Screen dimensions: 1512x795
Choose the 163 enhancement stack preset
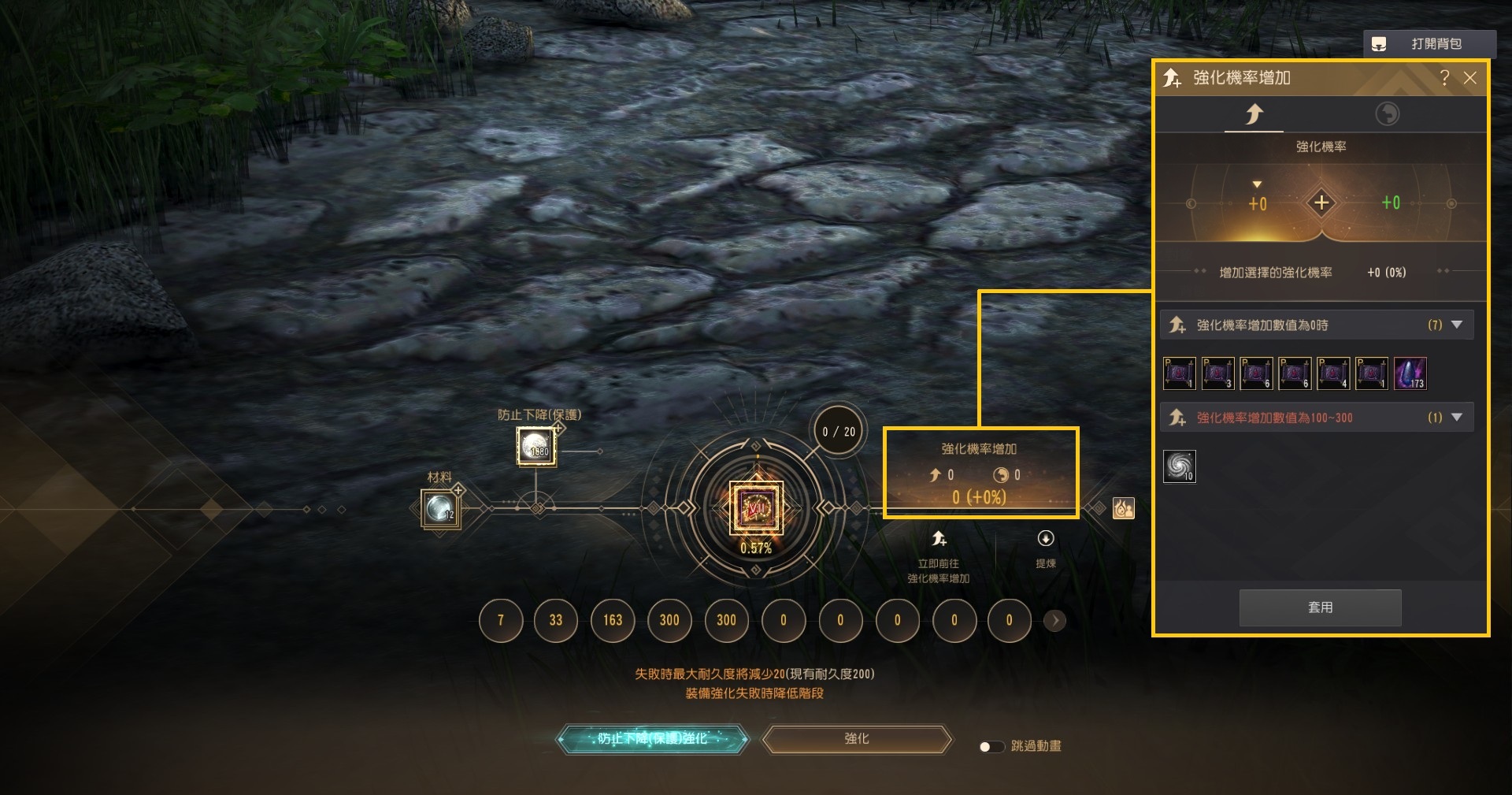pos(613,620)
